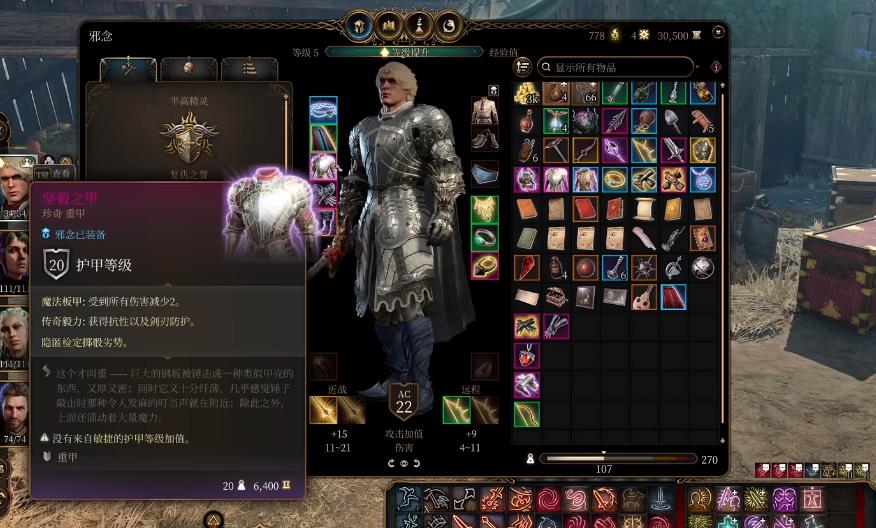Select the equipped plate armor slot
Image resolution: width=876 pixels, height=528 pixels.
[x=323, y=166]
